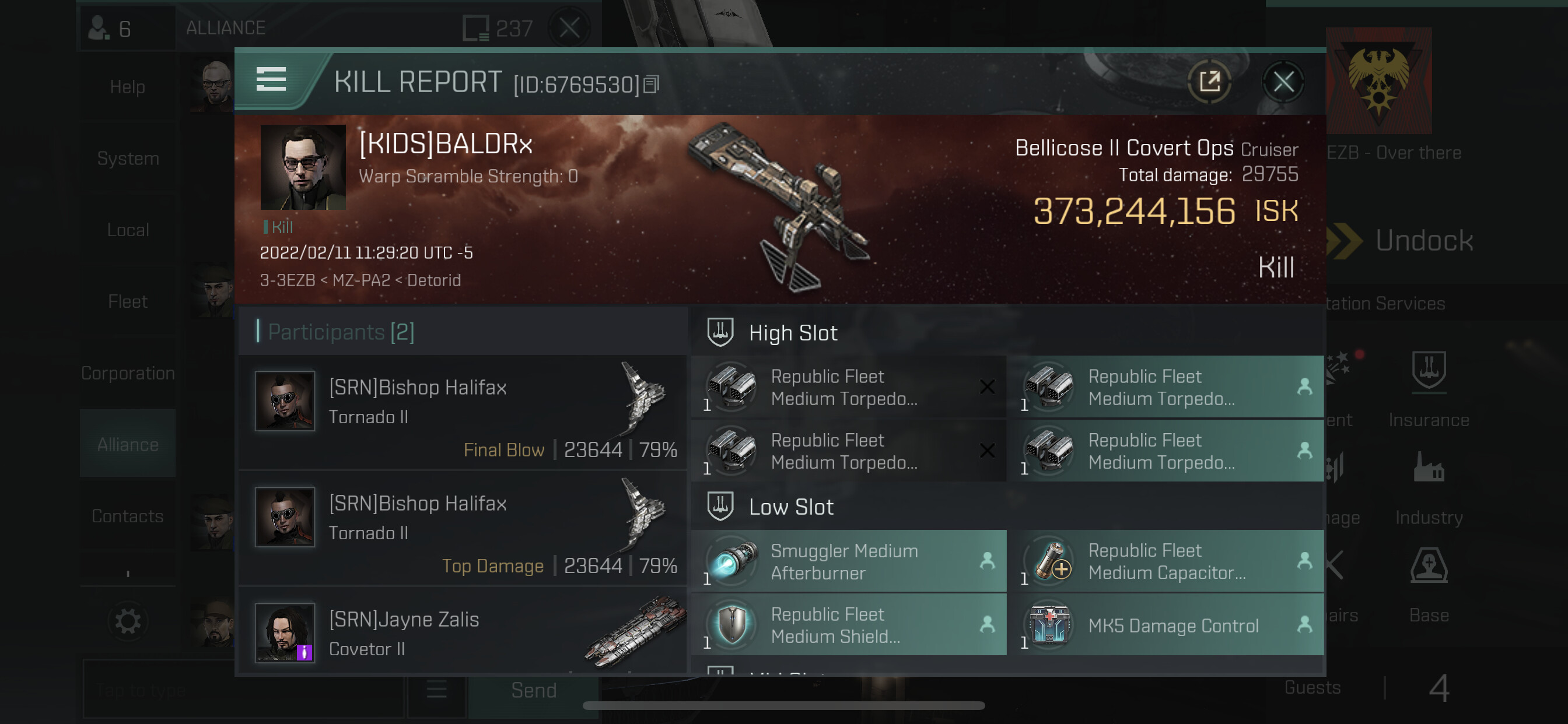Screen dimensions: 1568x724
Task: Open the Contacts chat tab
Action: [127, 516]
